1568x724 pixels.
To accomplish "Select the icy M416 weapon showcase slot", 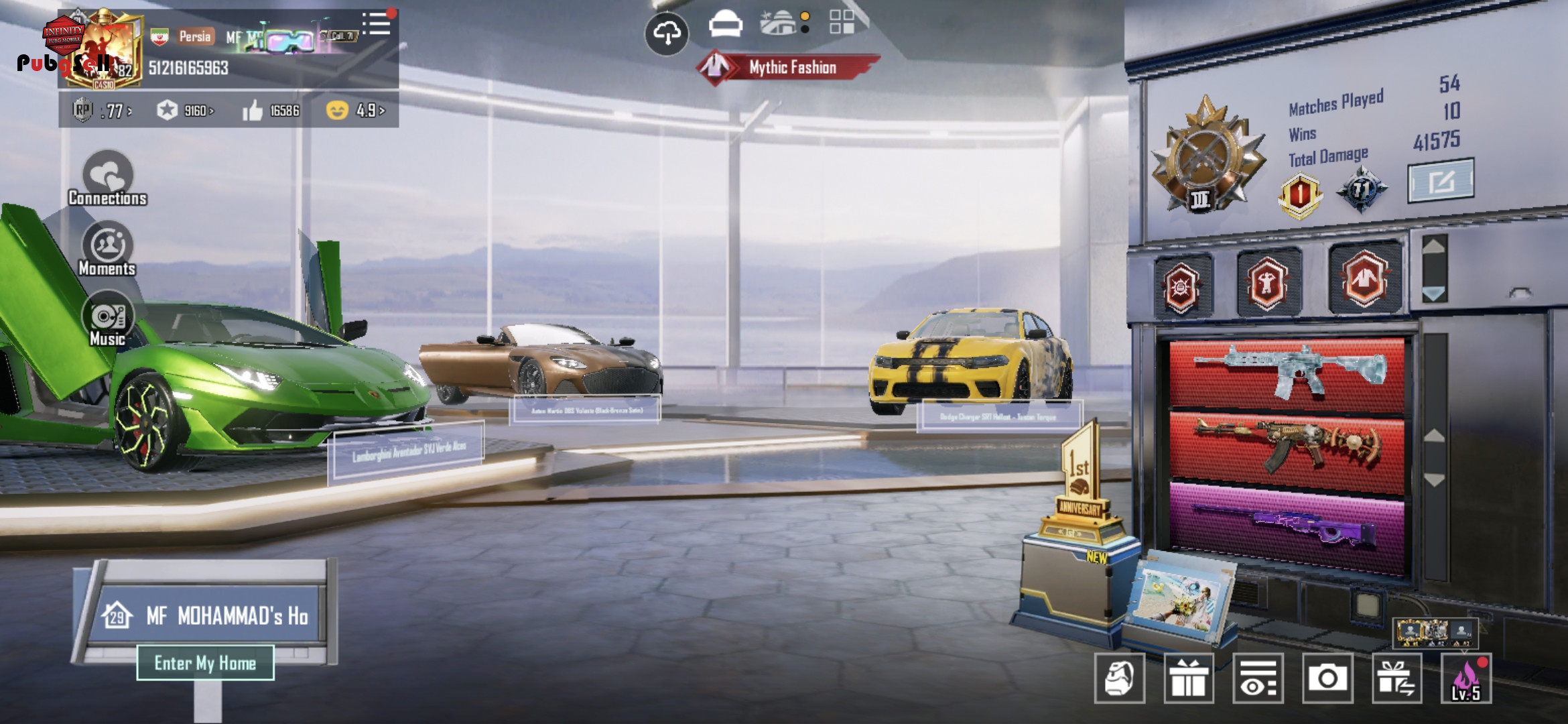I will (1287, 373).
